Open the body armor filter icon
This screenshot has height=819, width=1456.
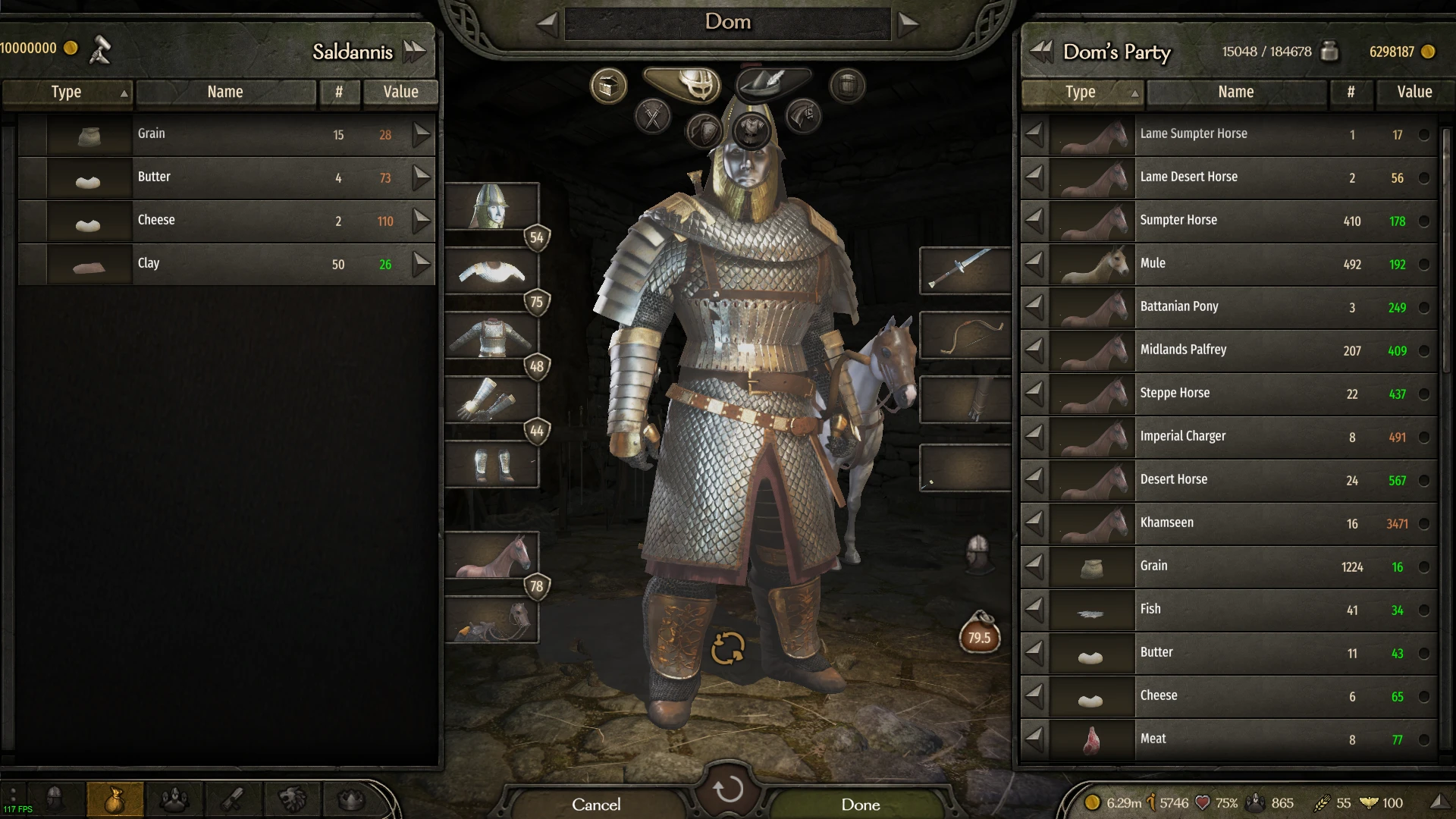pyautogui.click(x=752, y=132)
